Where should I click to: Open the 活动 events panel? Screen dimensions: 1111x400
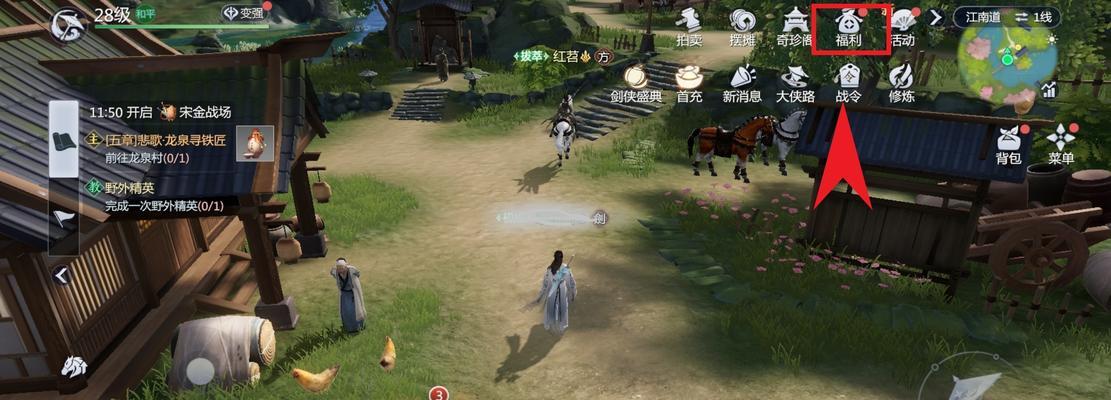[x=902, y=27]
